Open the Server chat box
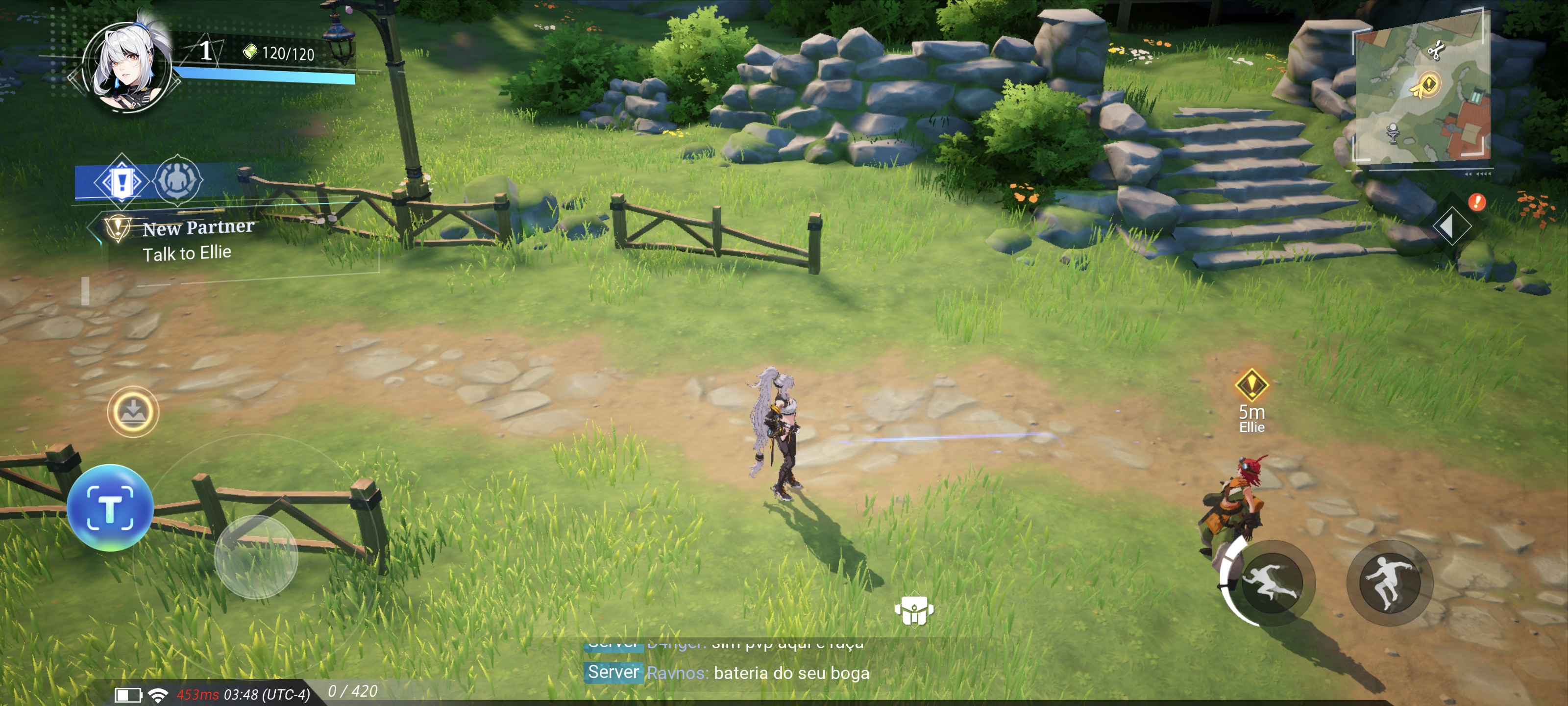 pyautogui.click(x=727, y=673)
